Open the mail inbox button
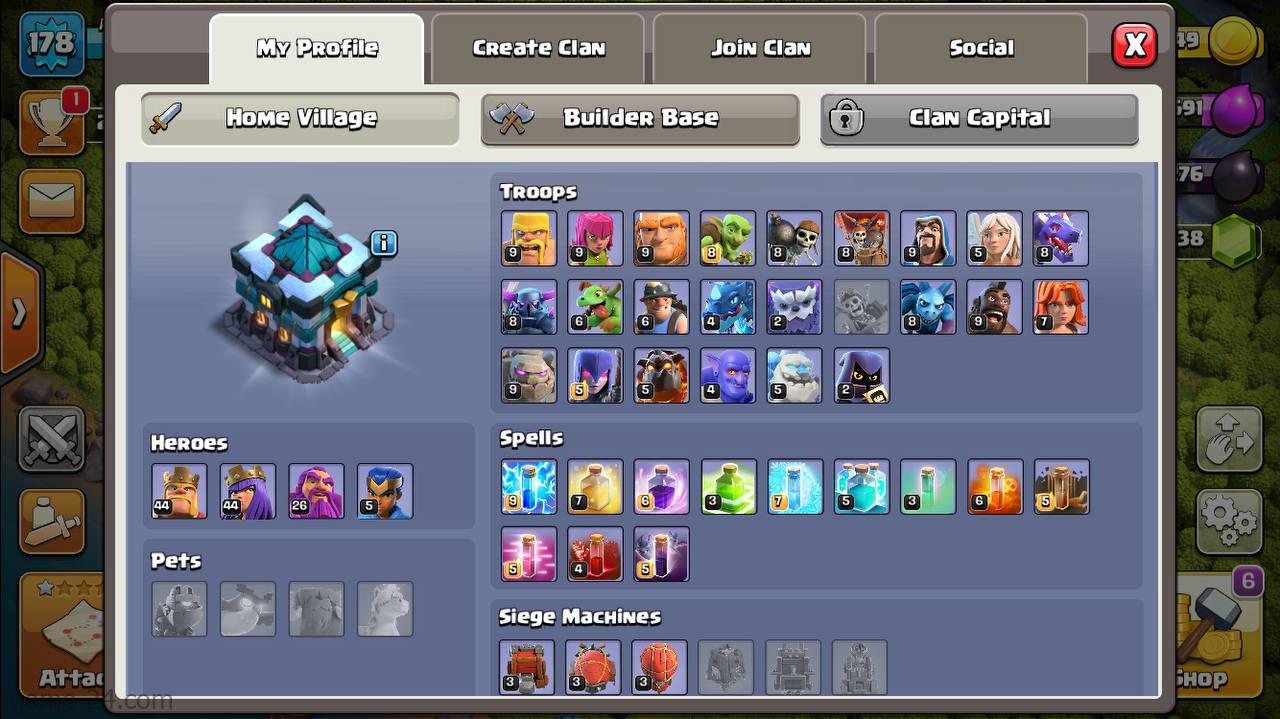1280x719 pixels. click(51, 200)
